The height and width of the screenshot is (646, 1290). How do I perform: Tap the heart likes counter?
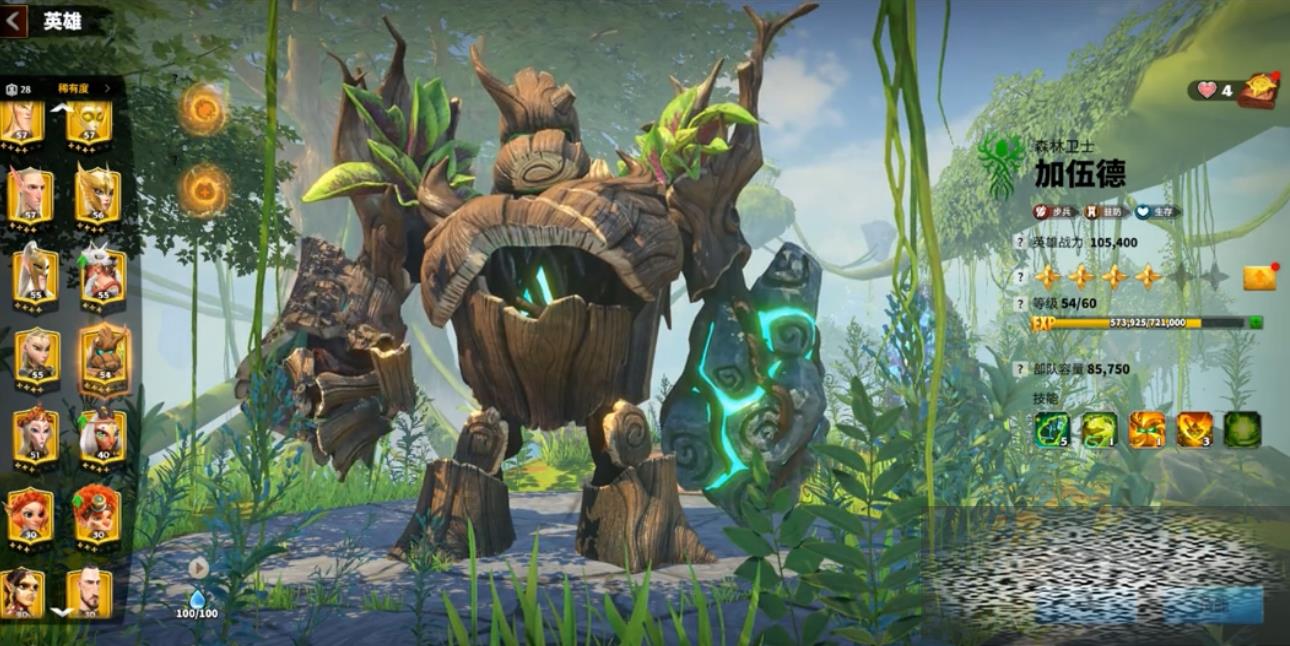[1213, 90]
